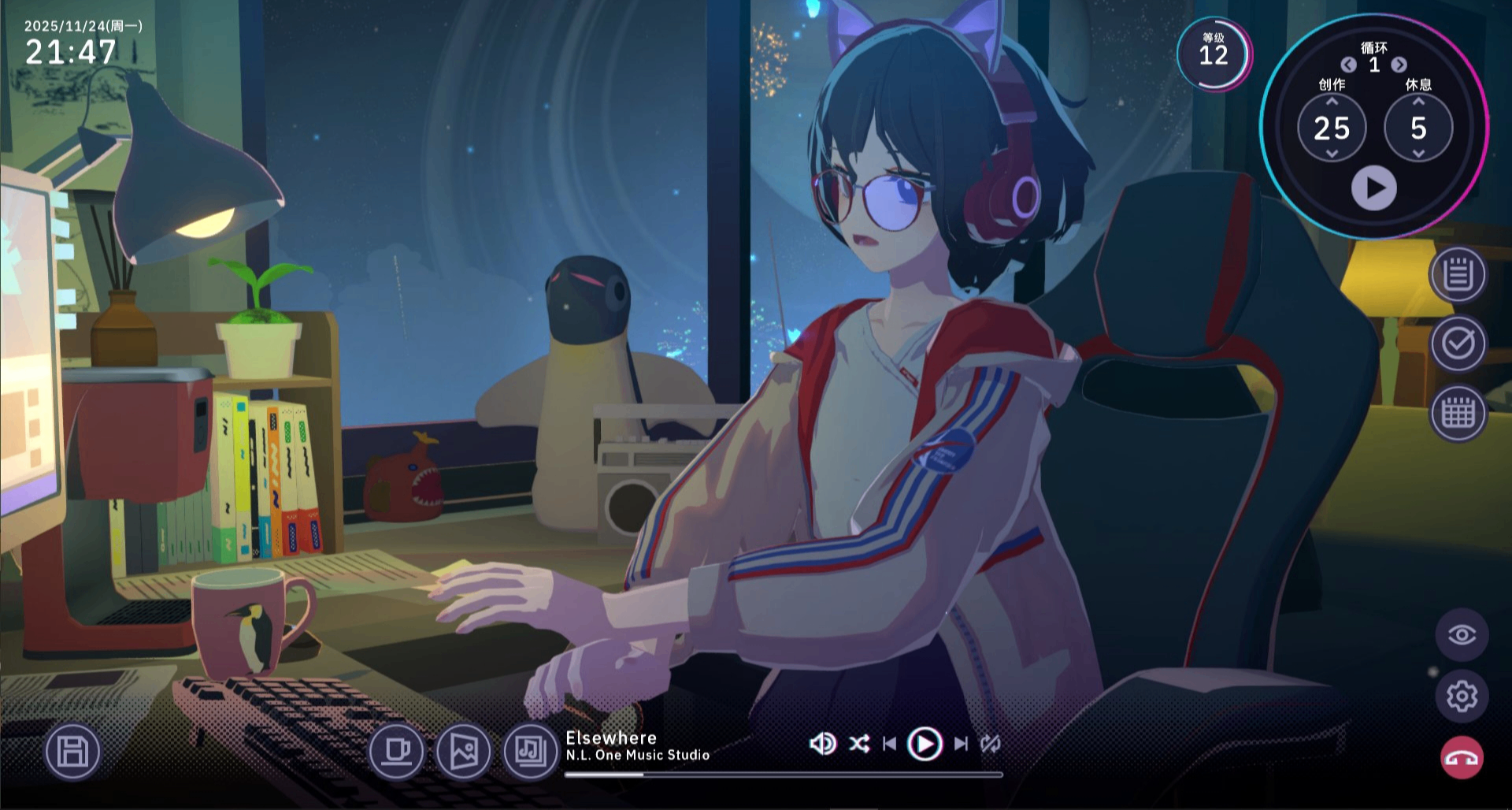1512x810 pixels.
Task: Open the picture frame scenery icon
Action: [x=464, y=751]
